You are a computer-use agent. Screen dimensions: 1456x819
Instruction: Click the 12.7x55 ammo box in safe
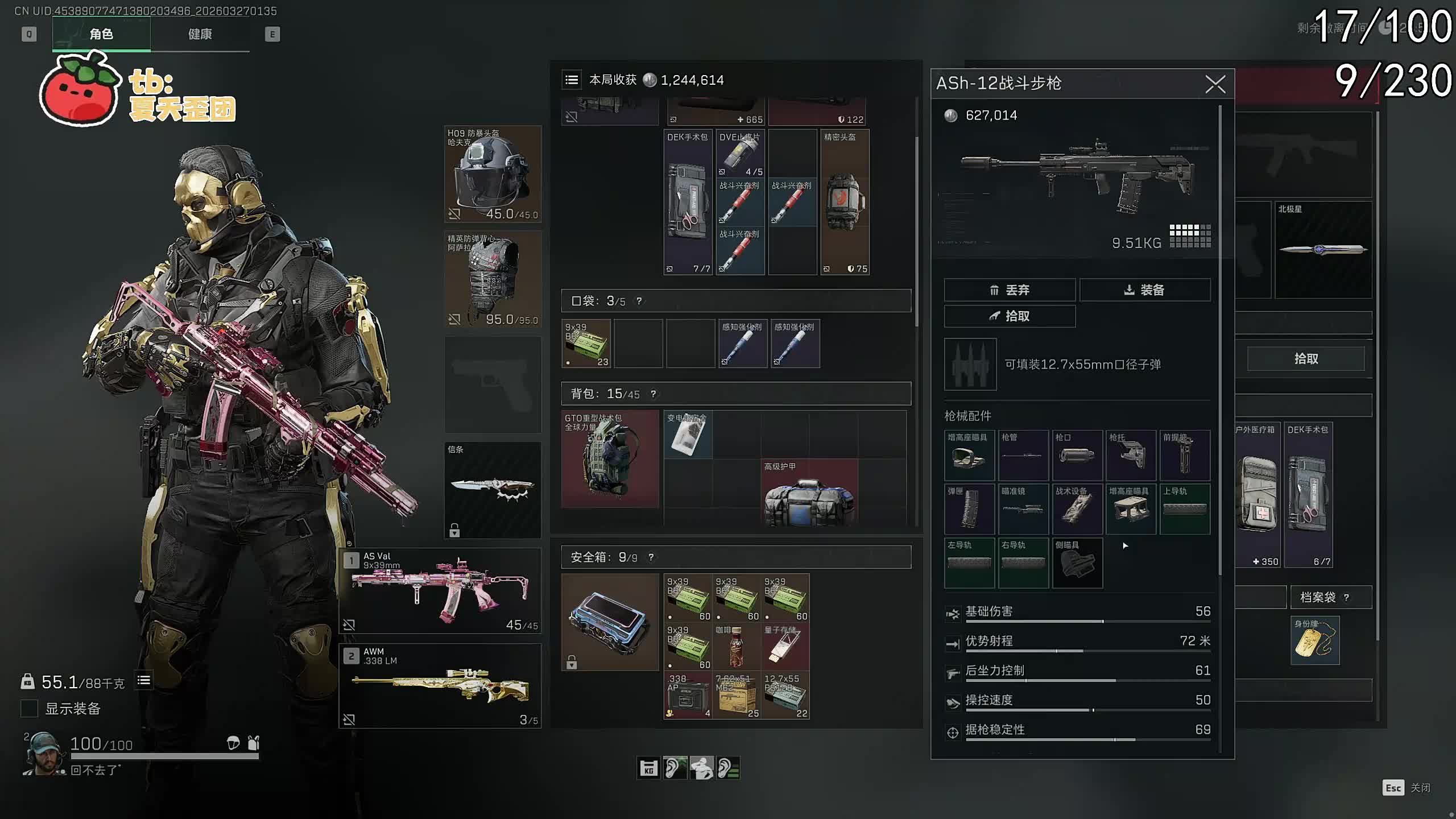[x=785, y=695]
